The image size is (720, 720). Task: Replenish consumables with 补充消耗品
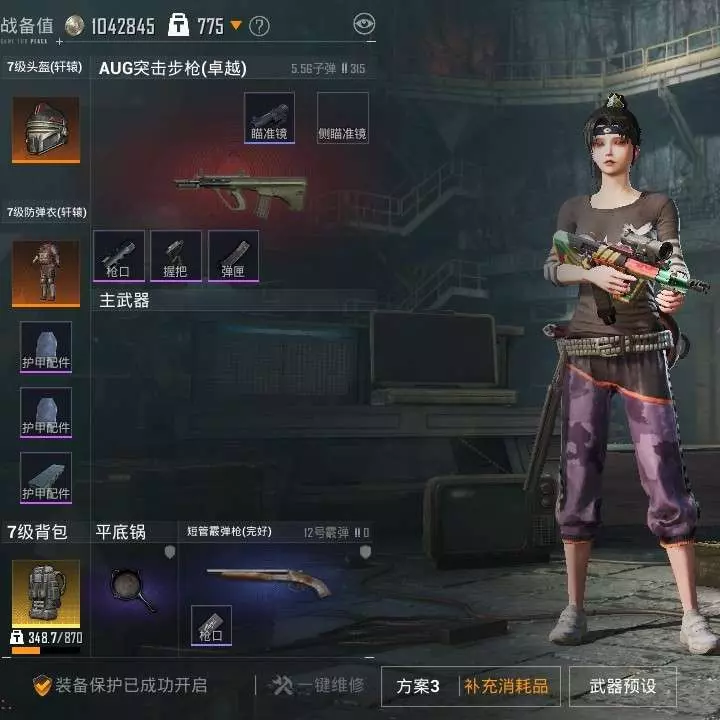[x=505, y=686]
